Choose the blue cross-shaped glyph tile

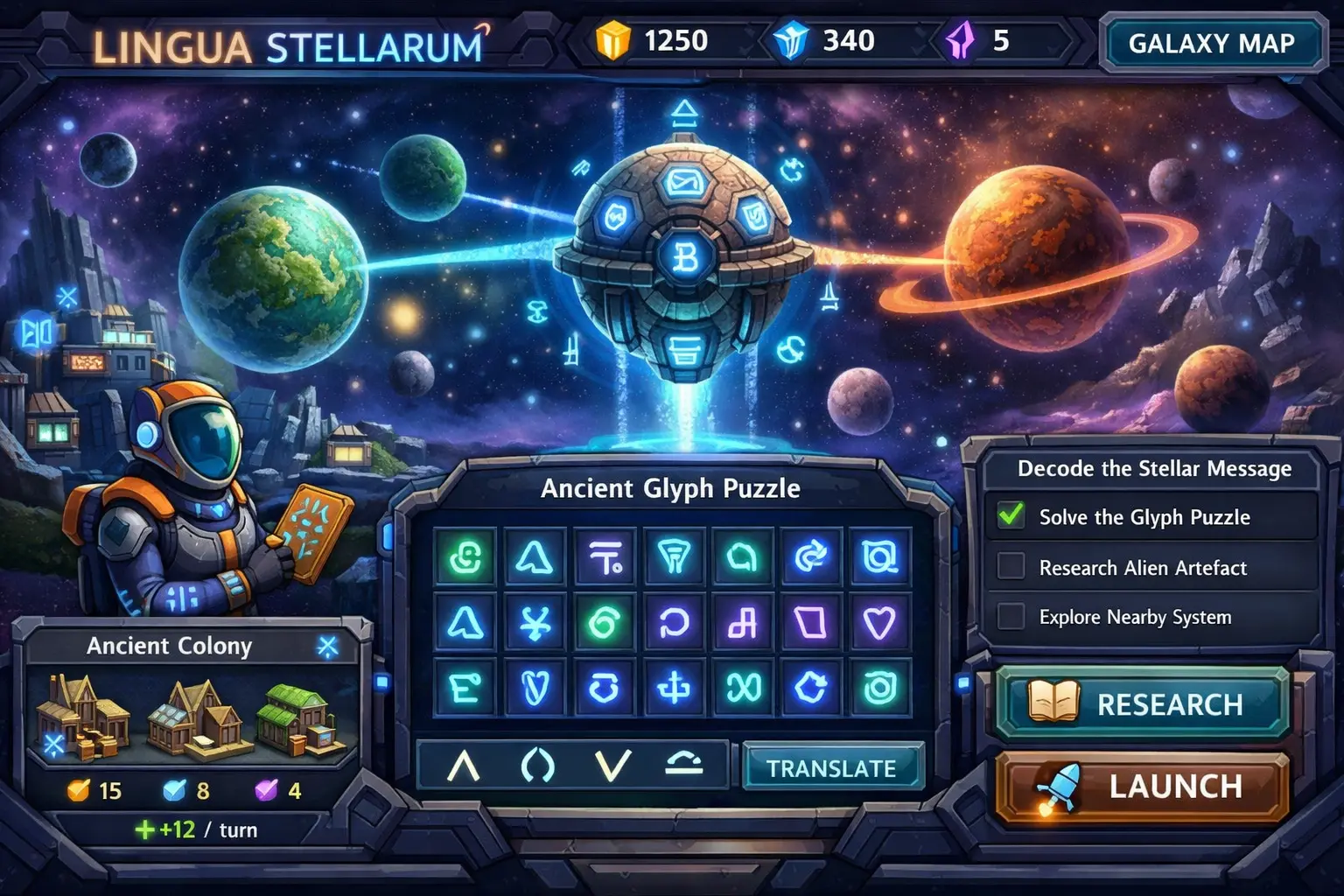point(673,689)
